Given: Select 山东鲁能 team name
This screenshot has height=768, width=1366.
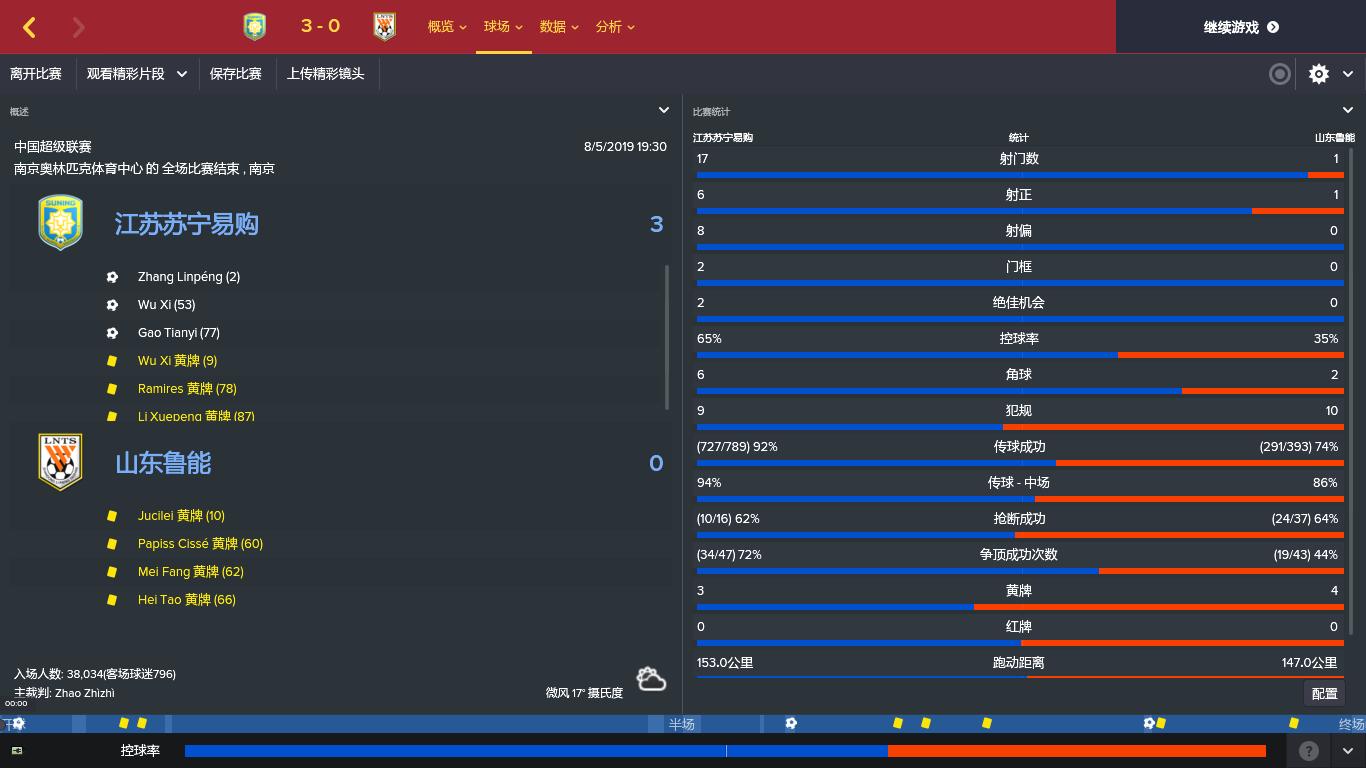Looking at the screenshot, I should click(x=163, y=463).
